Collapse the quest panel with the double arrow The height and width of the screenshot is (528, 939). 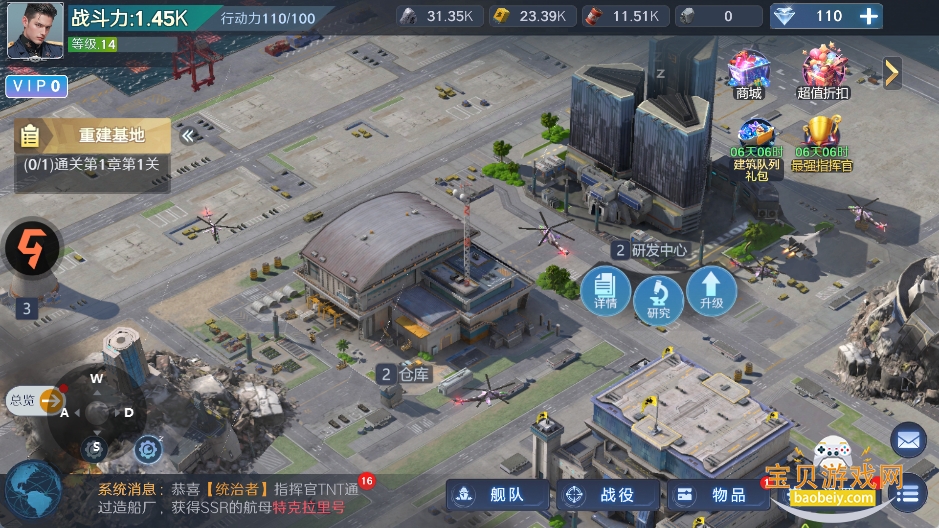click(187, 136)
